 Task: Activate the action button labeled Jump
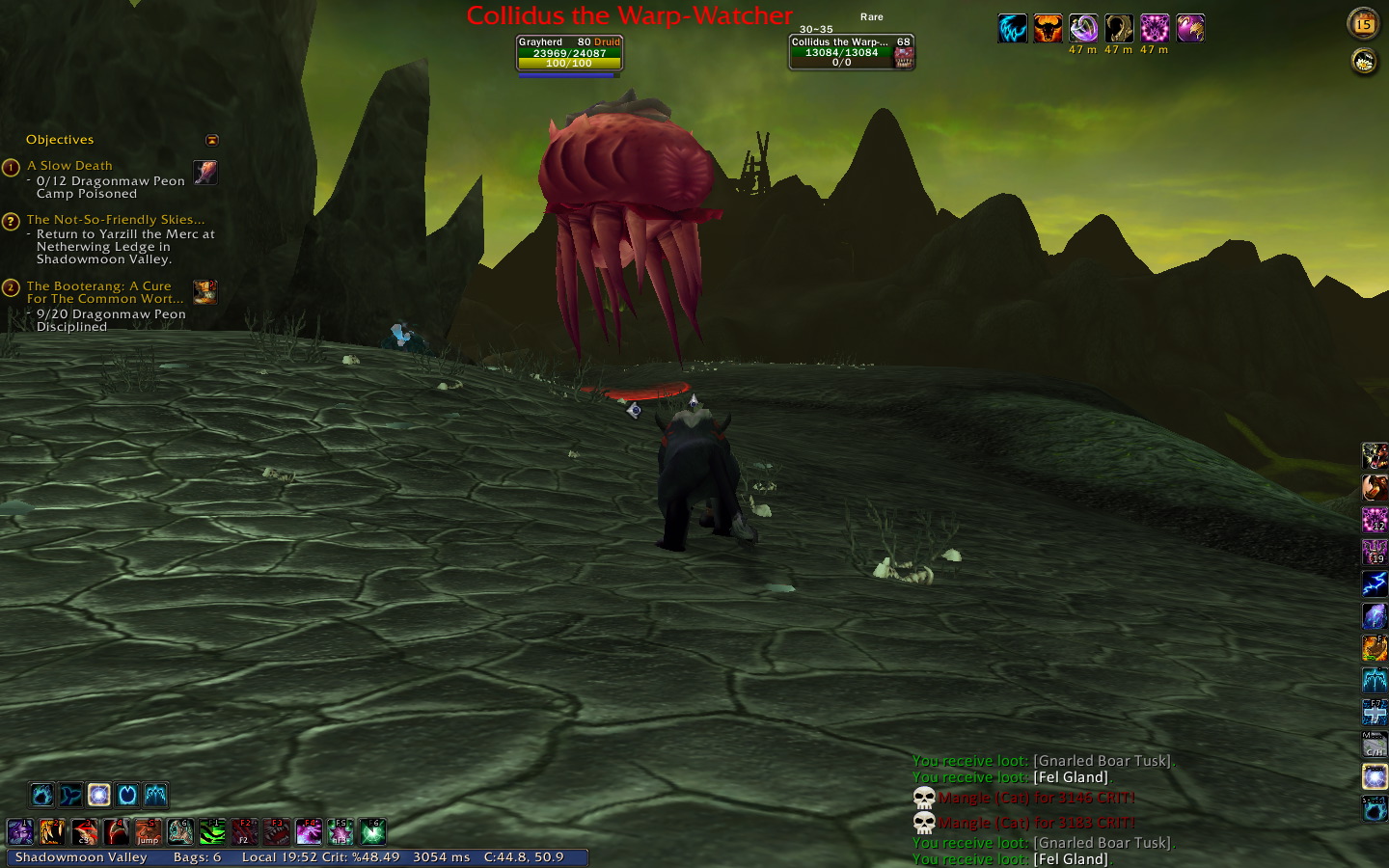[x=148, y=831]
